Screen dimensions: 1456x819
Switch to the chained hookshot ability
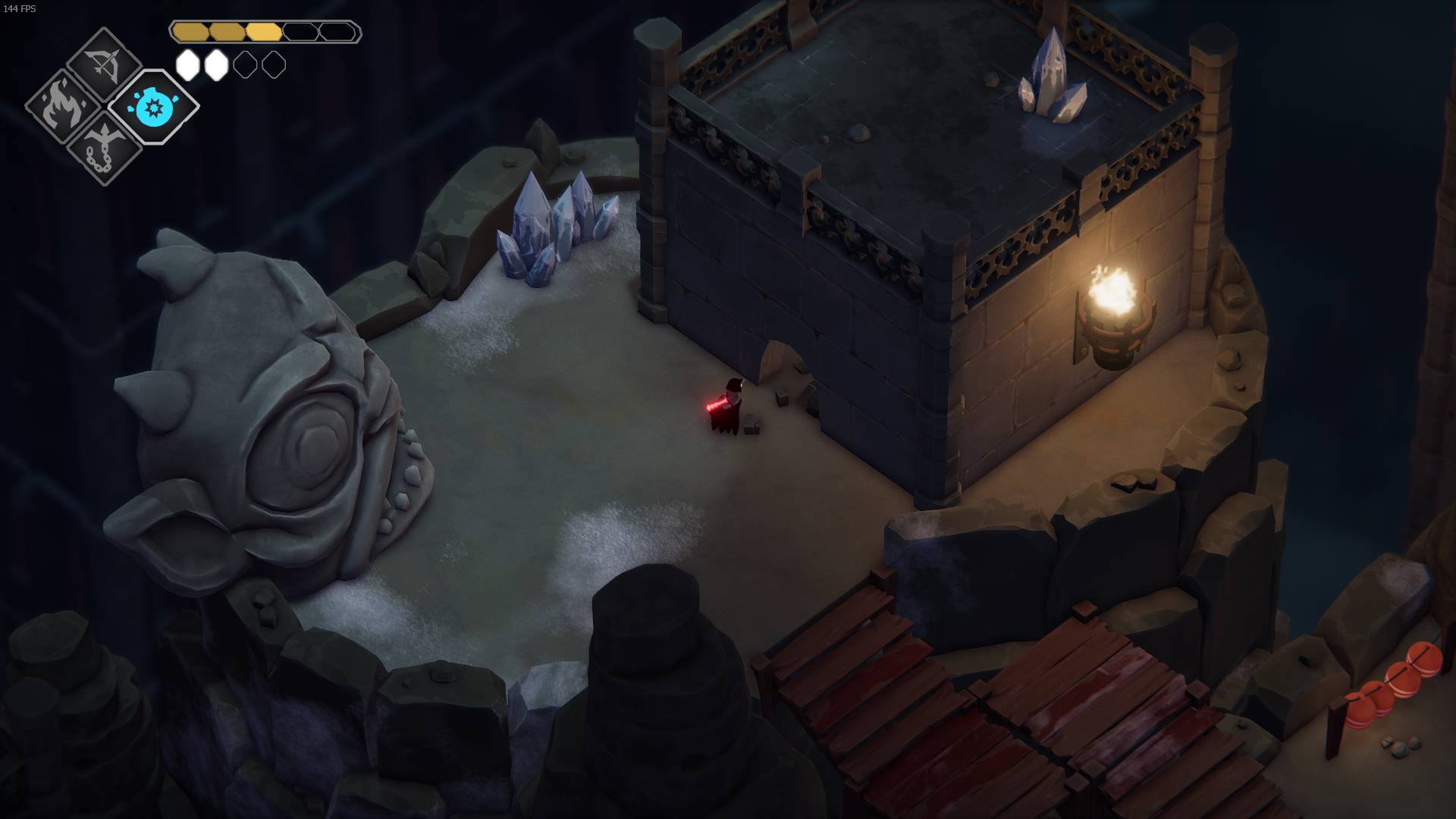click(104, 147)
